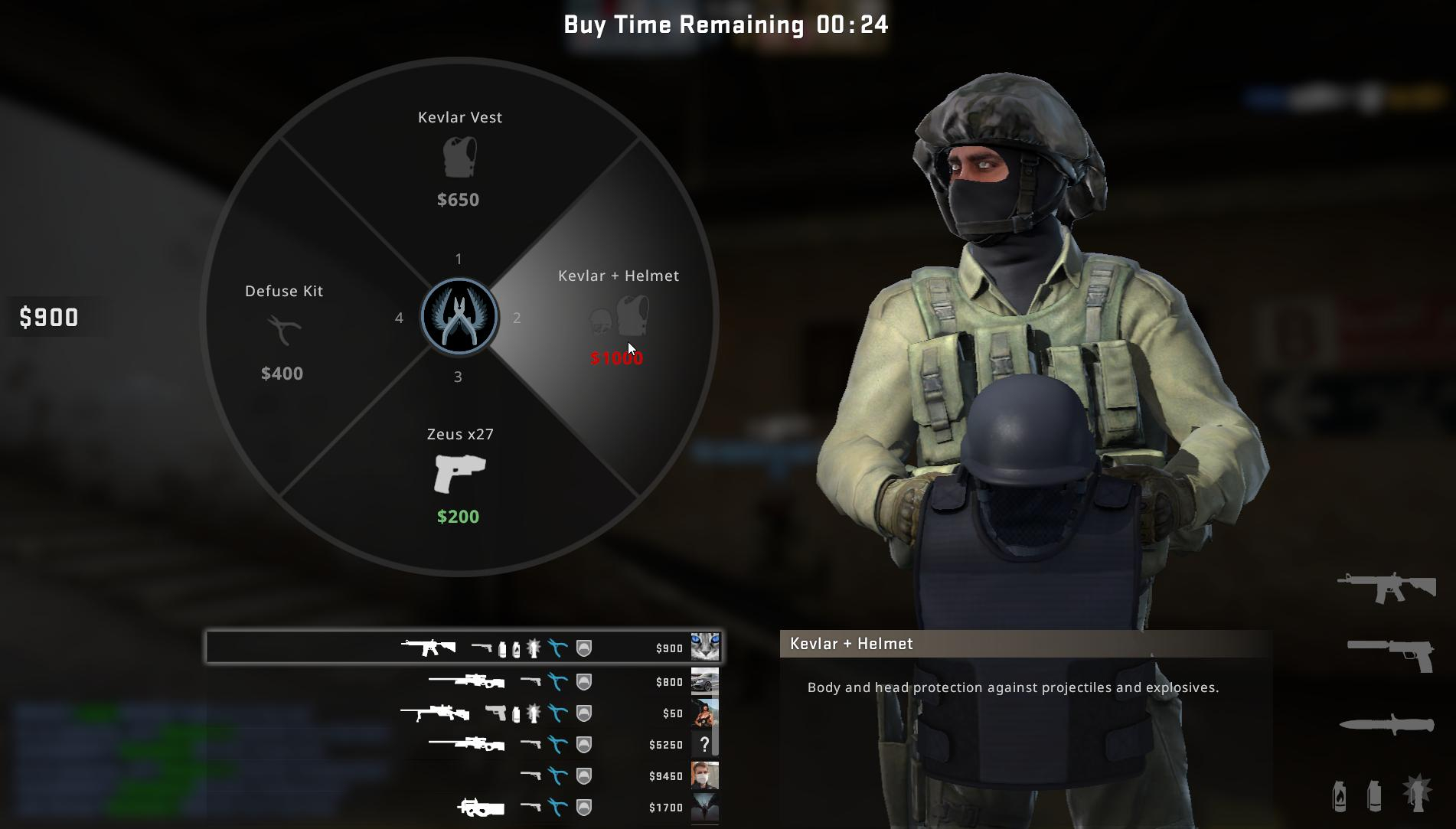
Task: Click the CT defuser emblem at wheel center
Action: point(458,317)
